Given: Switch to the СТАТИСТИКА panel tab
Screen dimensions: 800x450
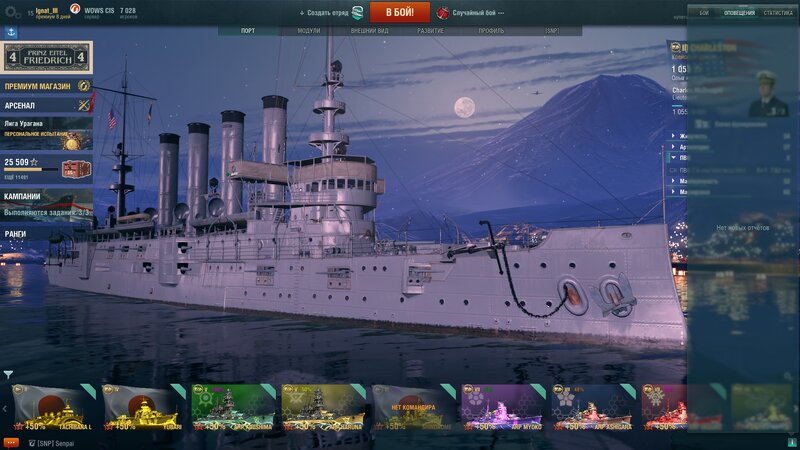Looking at the screenshot, I should tap(777, 13).
